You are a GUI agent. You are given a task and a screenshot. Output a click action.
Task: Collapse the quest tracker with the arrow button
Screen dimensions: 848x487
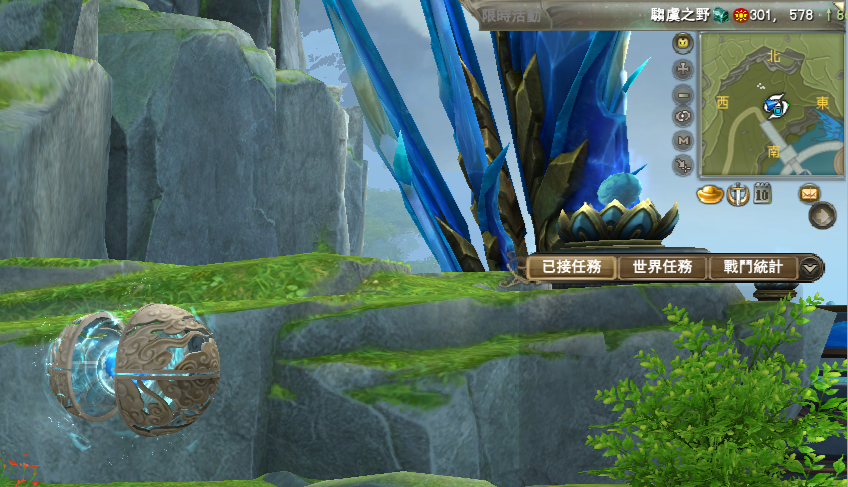[811, 267]
